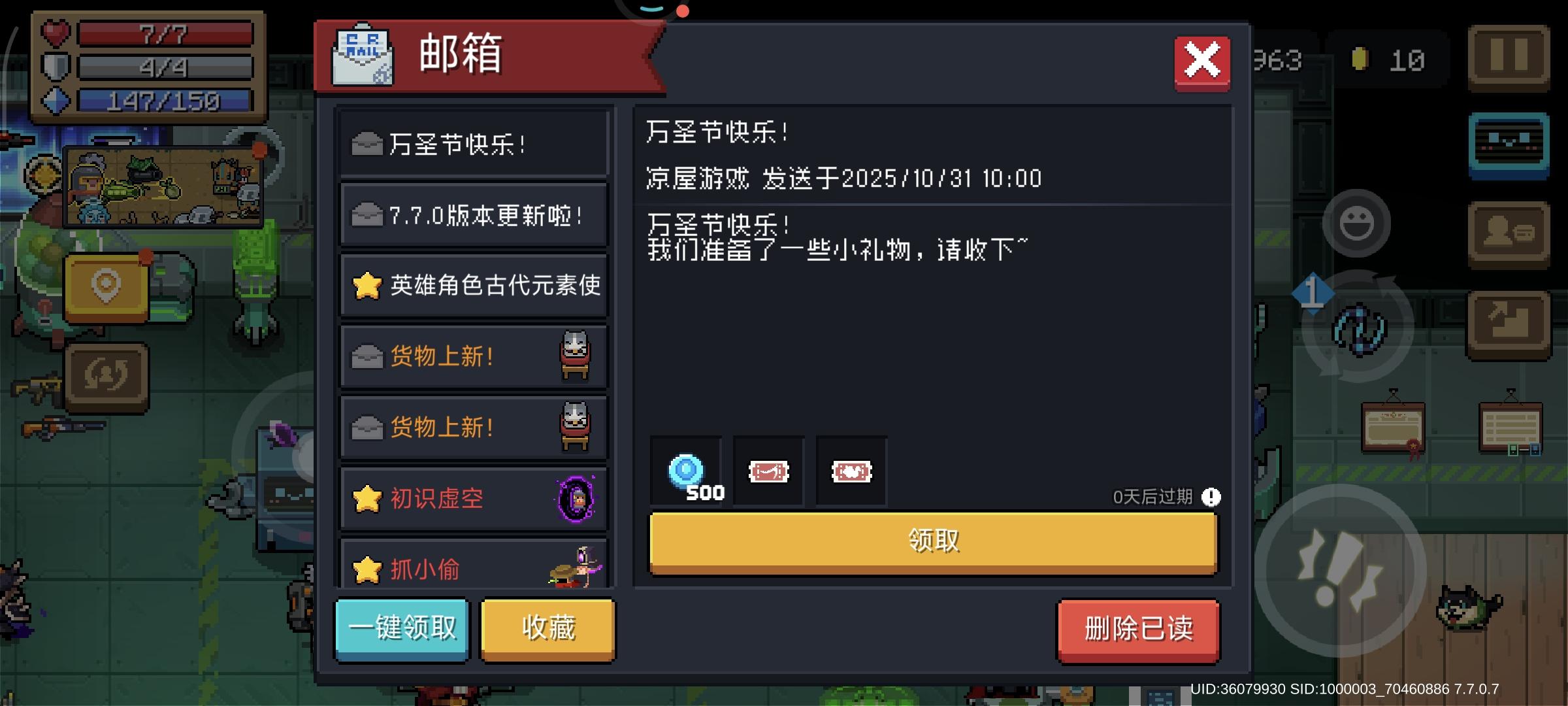Screen dimensions: 1568x706
Task: Tap 收藏 to favorite this mail
Action: pyautogui.click(x=546, y=628)
